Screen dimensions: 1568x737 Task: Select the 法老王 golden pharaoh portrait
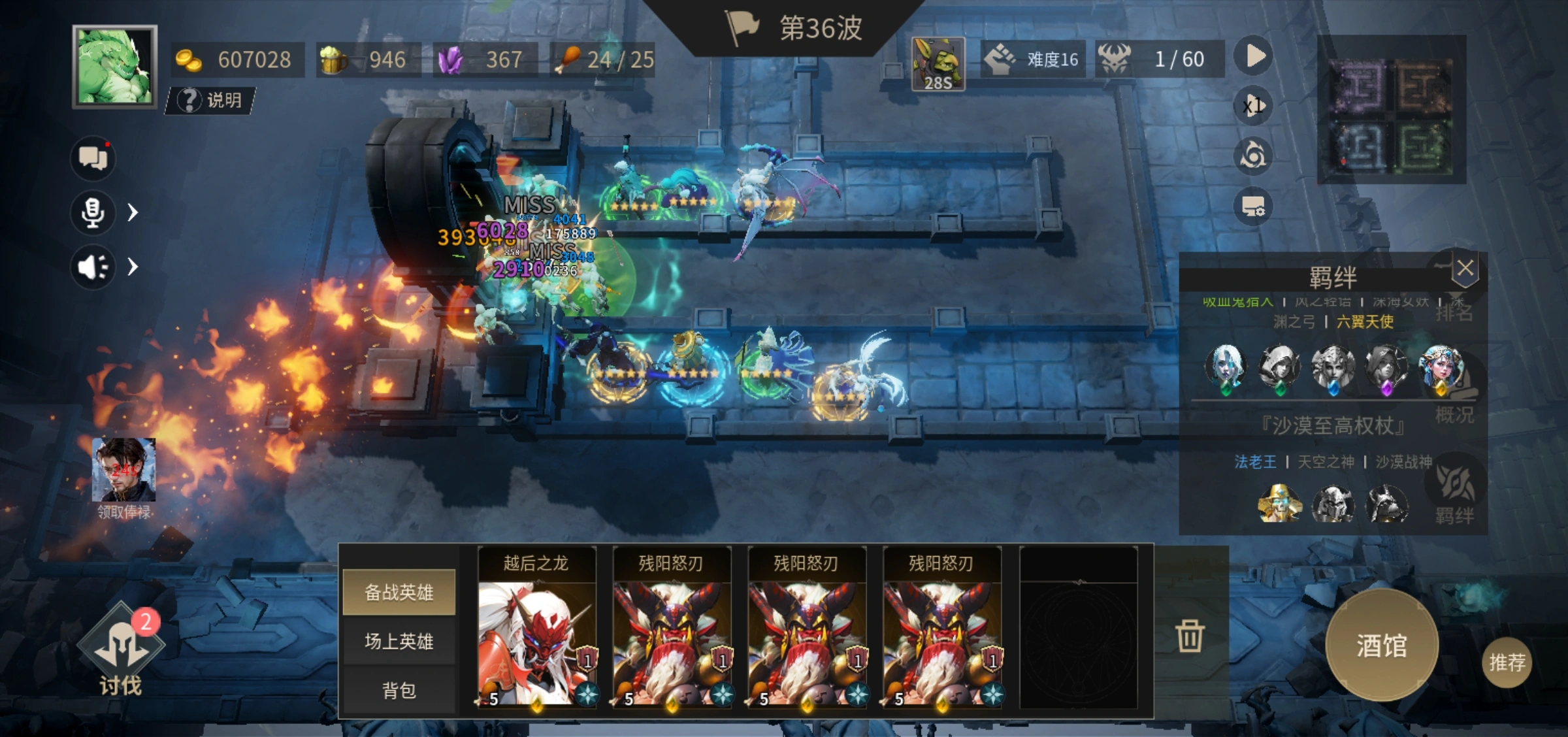tap(1279, 504)
